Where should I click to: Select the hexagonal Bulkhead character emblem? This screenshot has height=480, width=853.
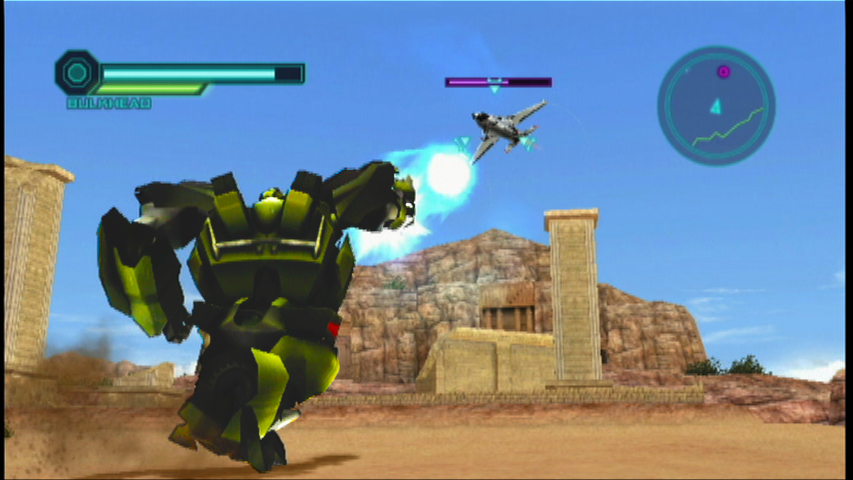click(x=77, y=73)
